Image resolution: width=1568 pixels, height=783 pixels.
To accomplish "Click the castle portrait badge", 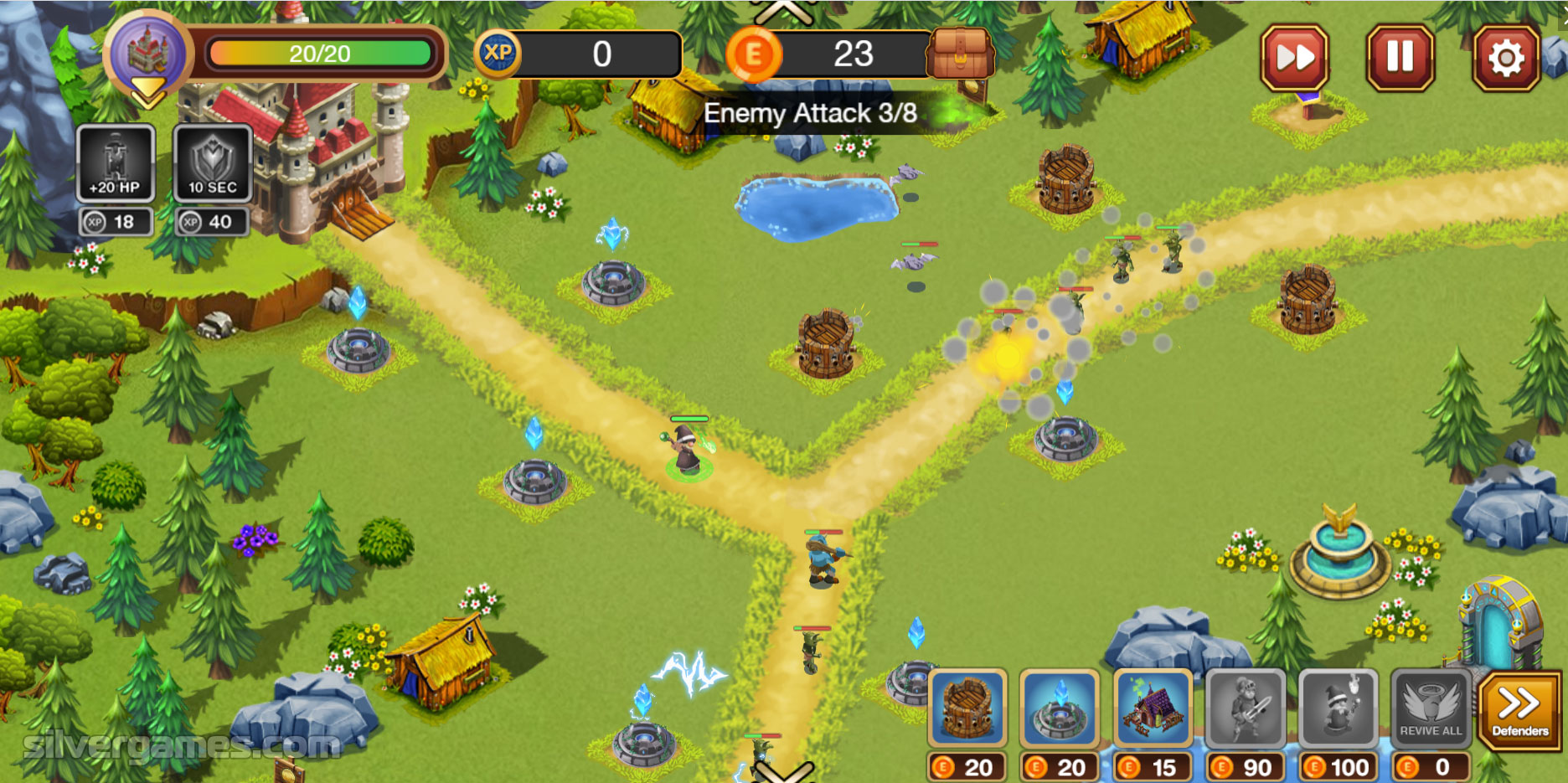I will [x=148, y=53].
